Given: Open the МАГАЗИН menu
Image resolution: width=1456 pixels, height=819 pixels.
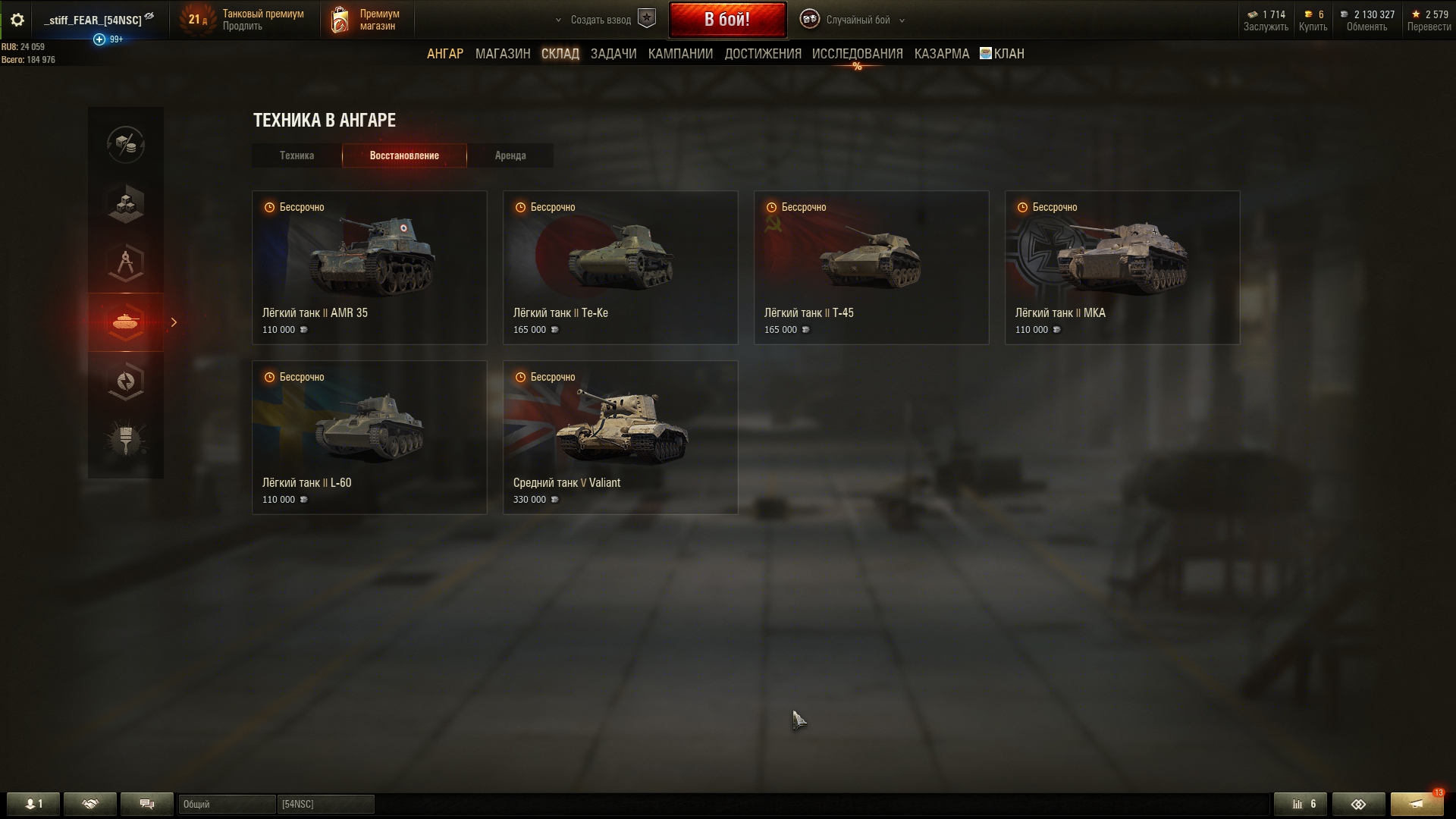Looking at the screenshot, I should tap(503, 54).
